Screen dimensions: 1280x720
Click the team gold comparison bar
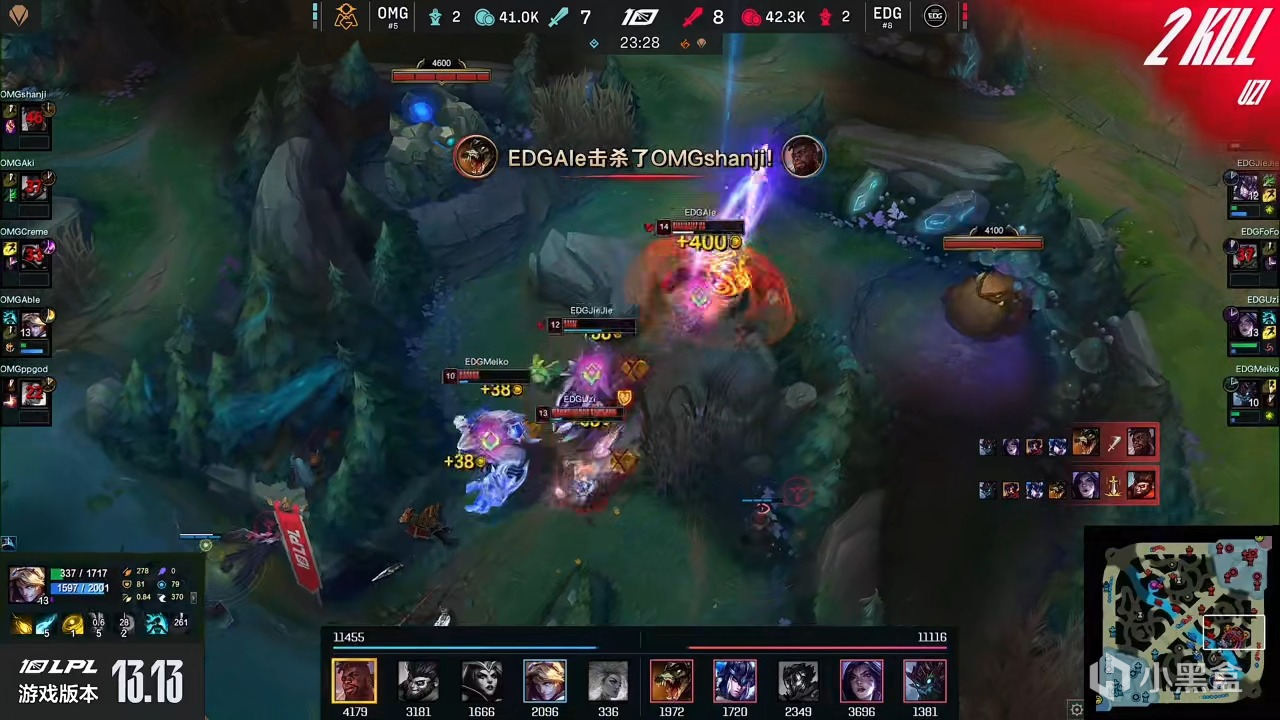click(640, 648)
